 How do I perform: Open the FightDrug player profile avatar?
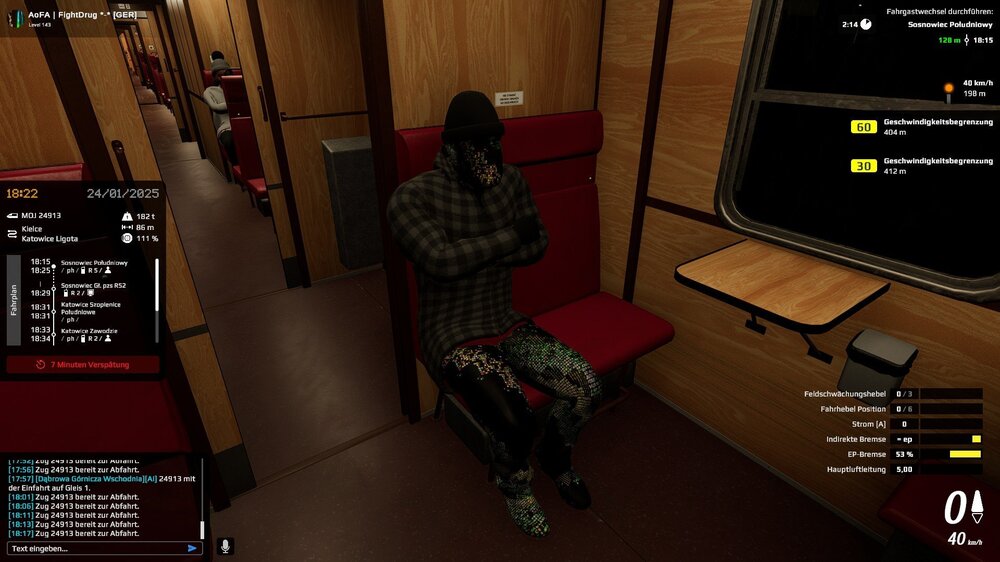pos(15,19)
